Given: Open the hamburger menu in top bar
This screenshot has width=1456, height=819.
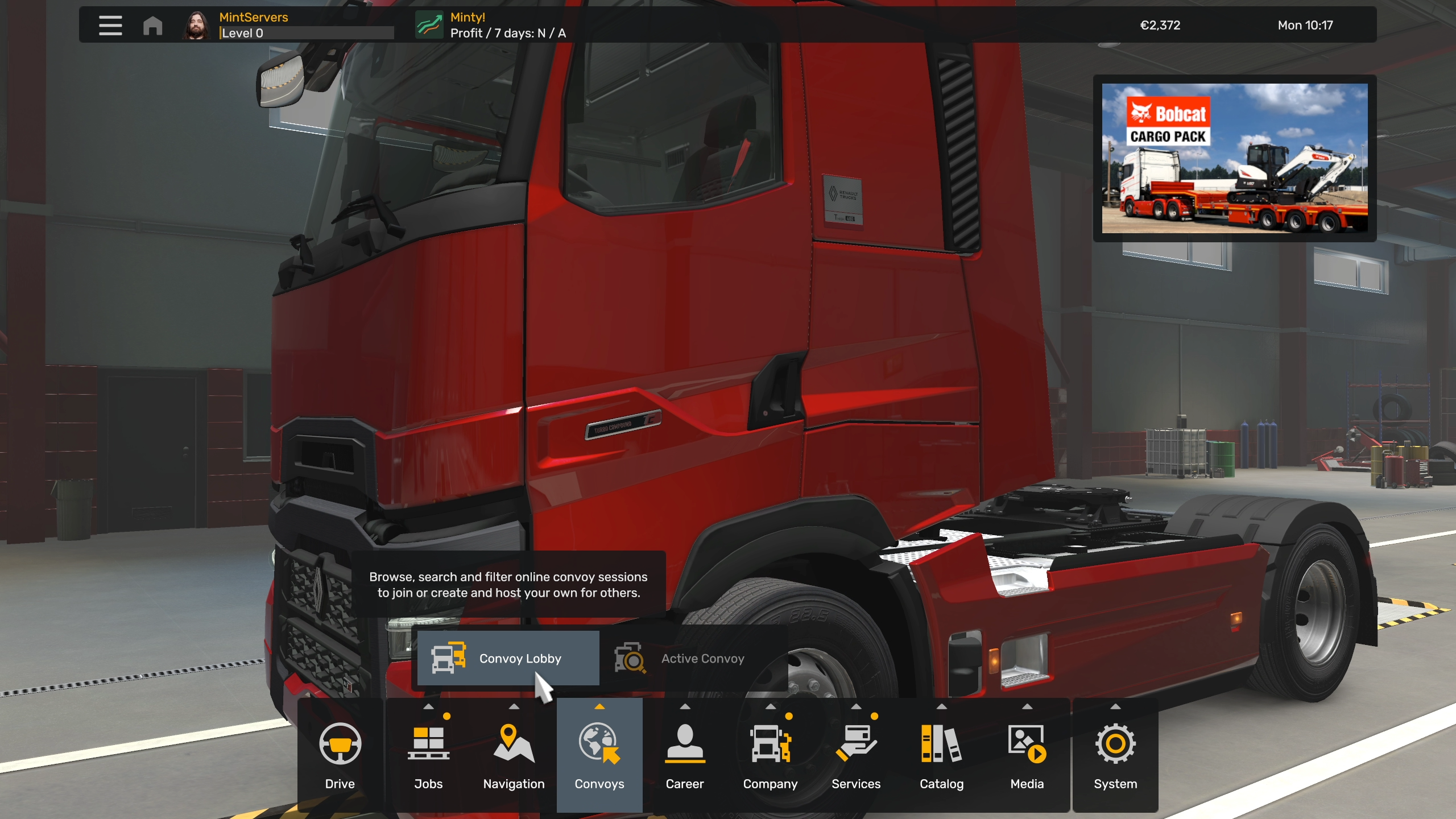Looking at the screenshot, I should (110, 25).
